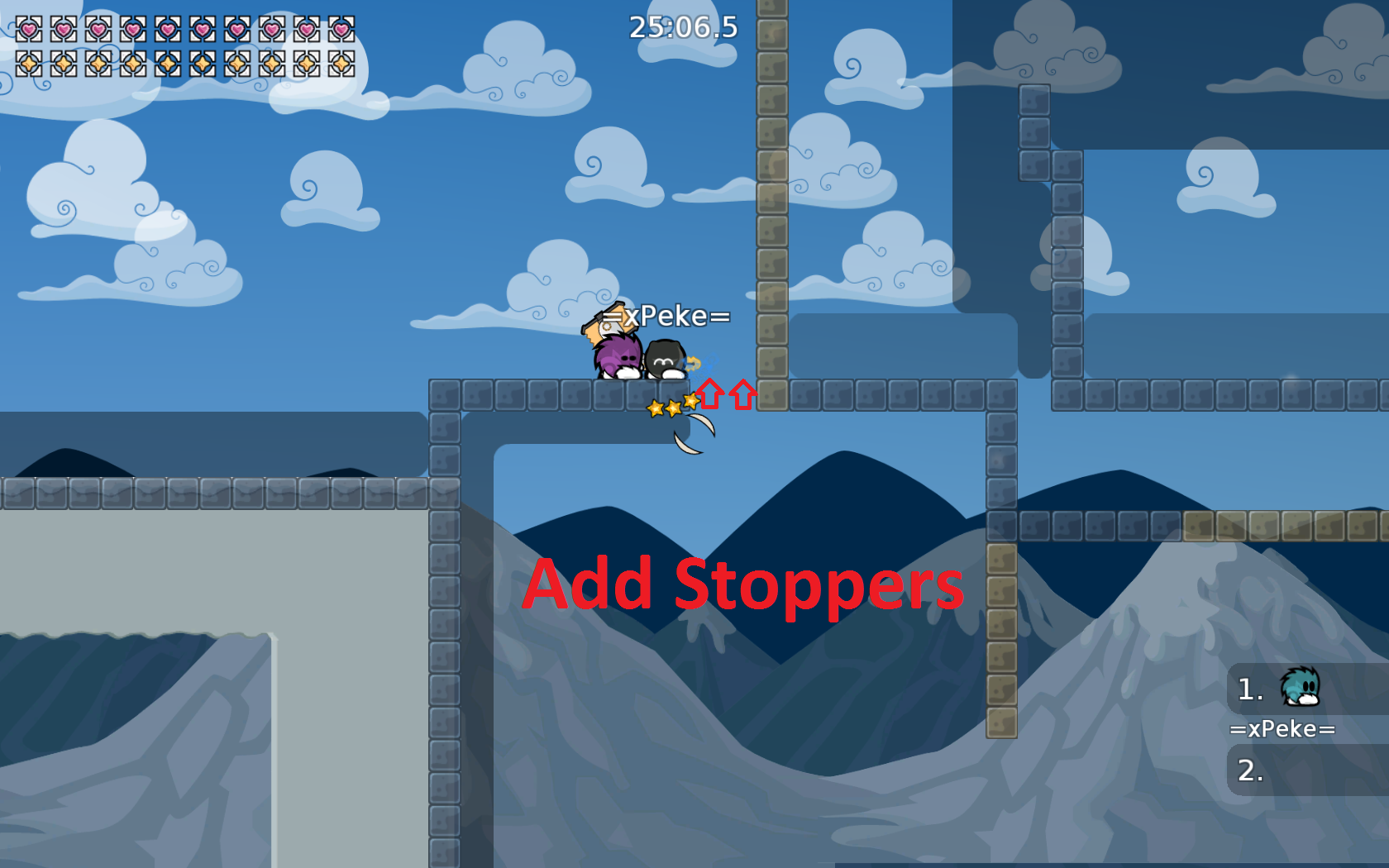Viewport: 1389px width, 868px height.
Task: Select =xPeke= on the leaderboard
Action: [1283, 728]
